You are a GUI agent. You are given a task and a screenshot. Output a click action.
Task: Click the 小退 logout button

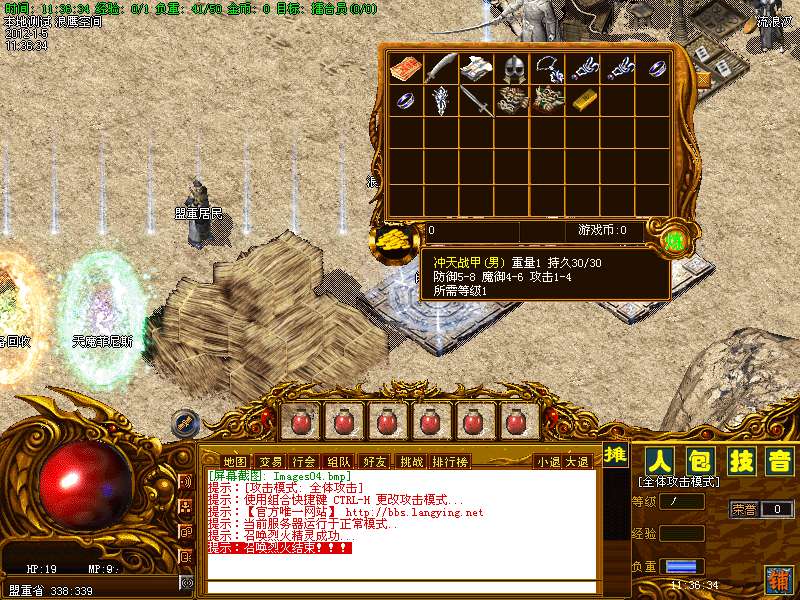[x=548, y=461]
